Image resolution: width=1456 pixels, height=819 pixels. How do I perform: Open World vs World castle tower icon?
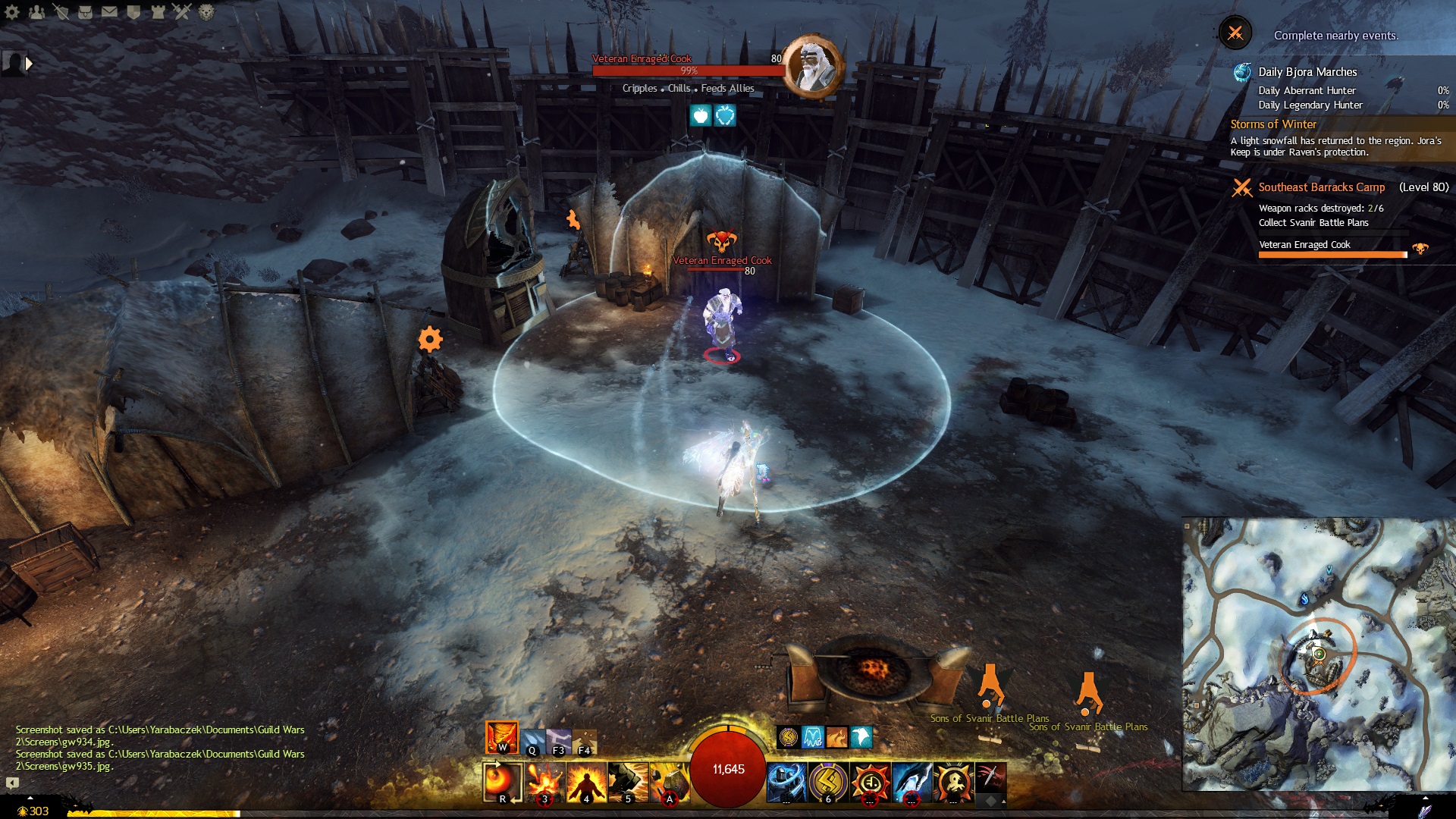click(x=158, y=11)
